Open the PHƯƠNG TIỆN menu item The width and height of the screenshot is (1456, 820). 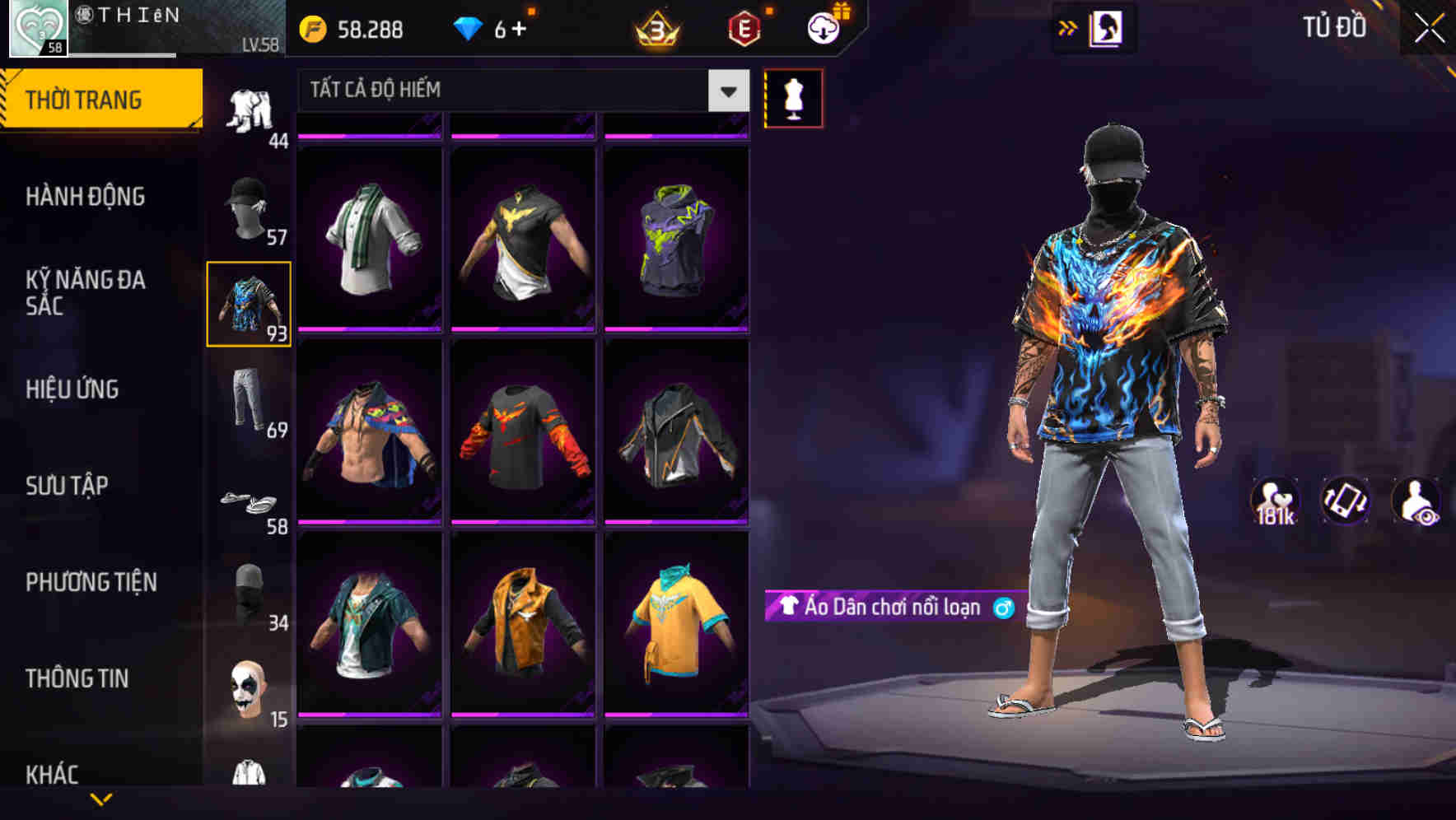click(x=89, y=581)
